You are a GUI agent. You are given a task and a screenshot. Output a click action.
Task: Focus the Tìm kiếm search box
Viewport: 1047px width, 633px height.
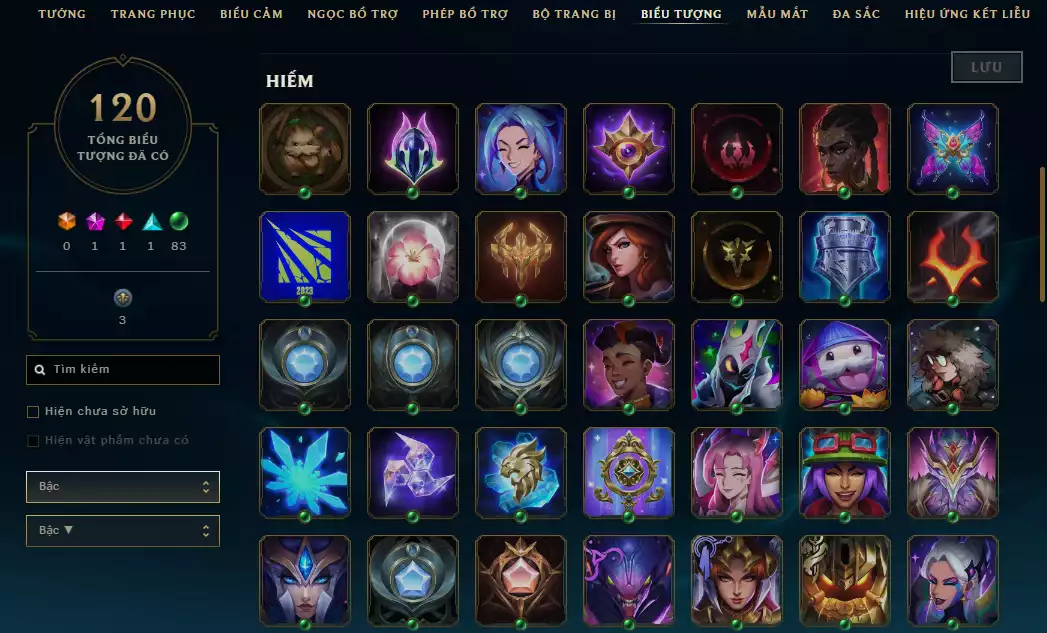pos(123,370)
